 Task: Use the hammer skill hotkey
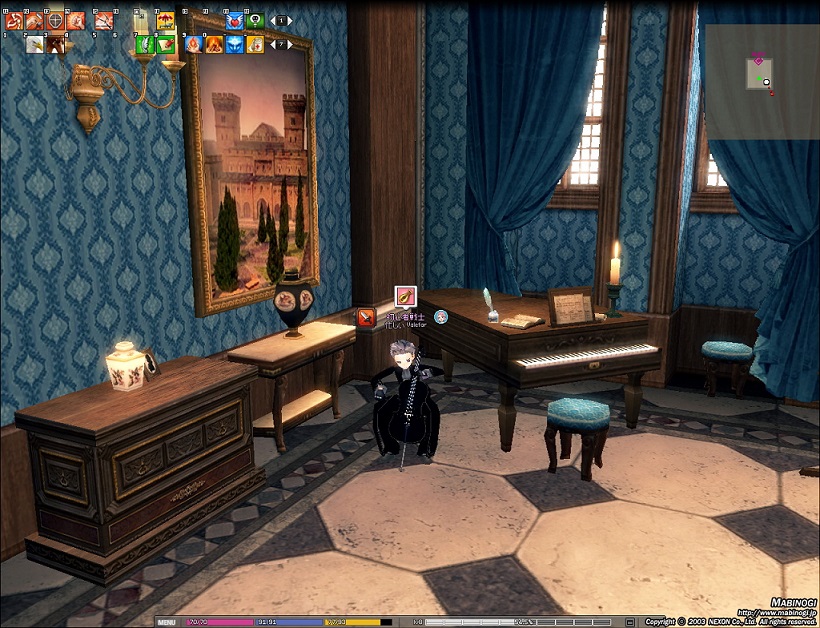coord(34,19)
